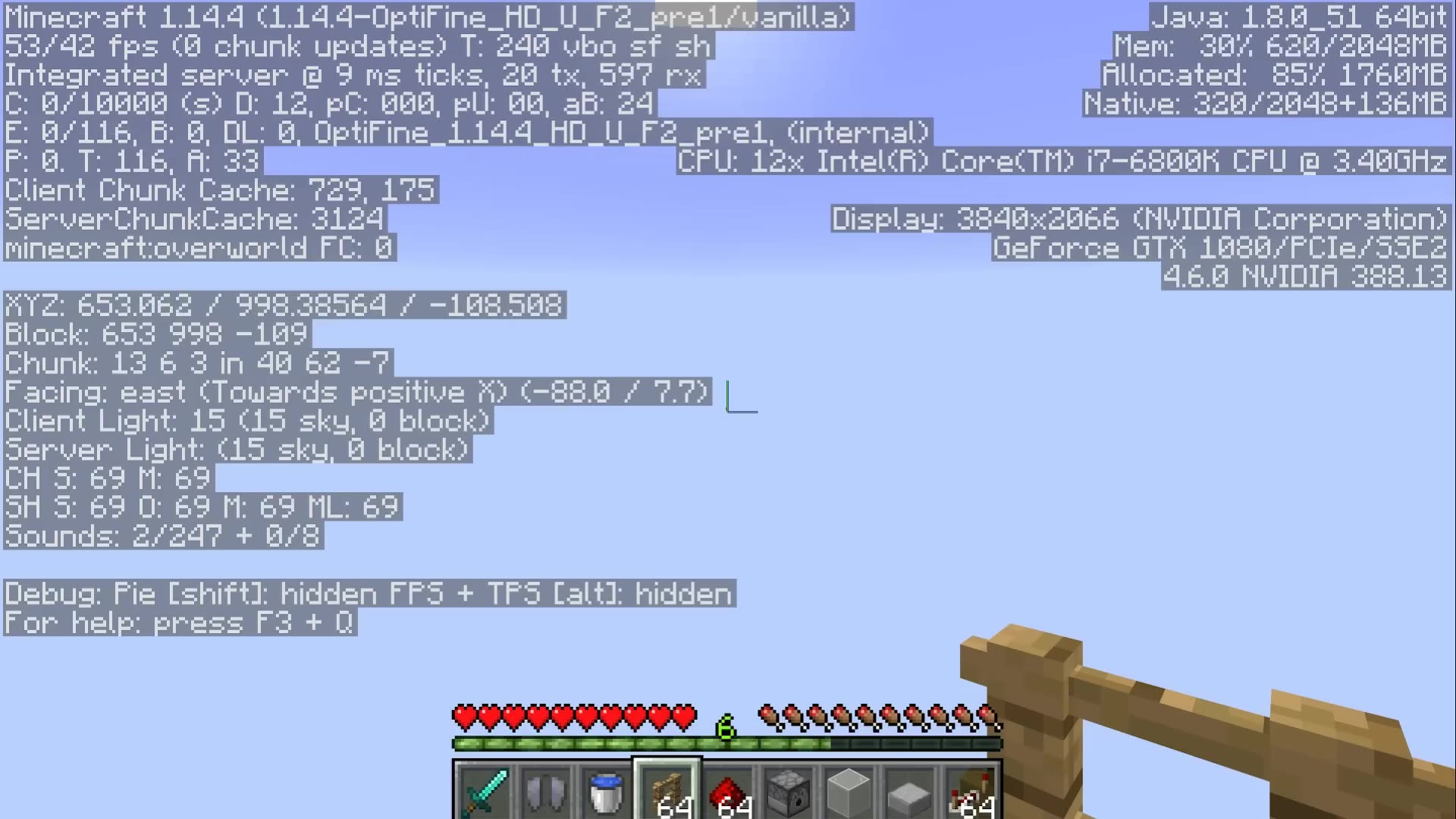Select the elytra wings item
This screenshot has height=819, width=1456.
[545, 792]
